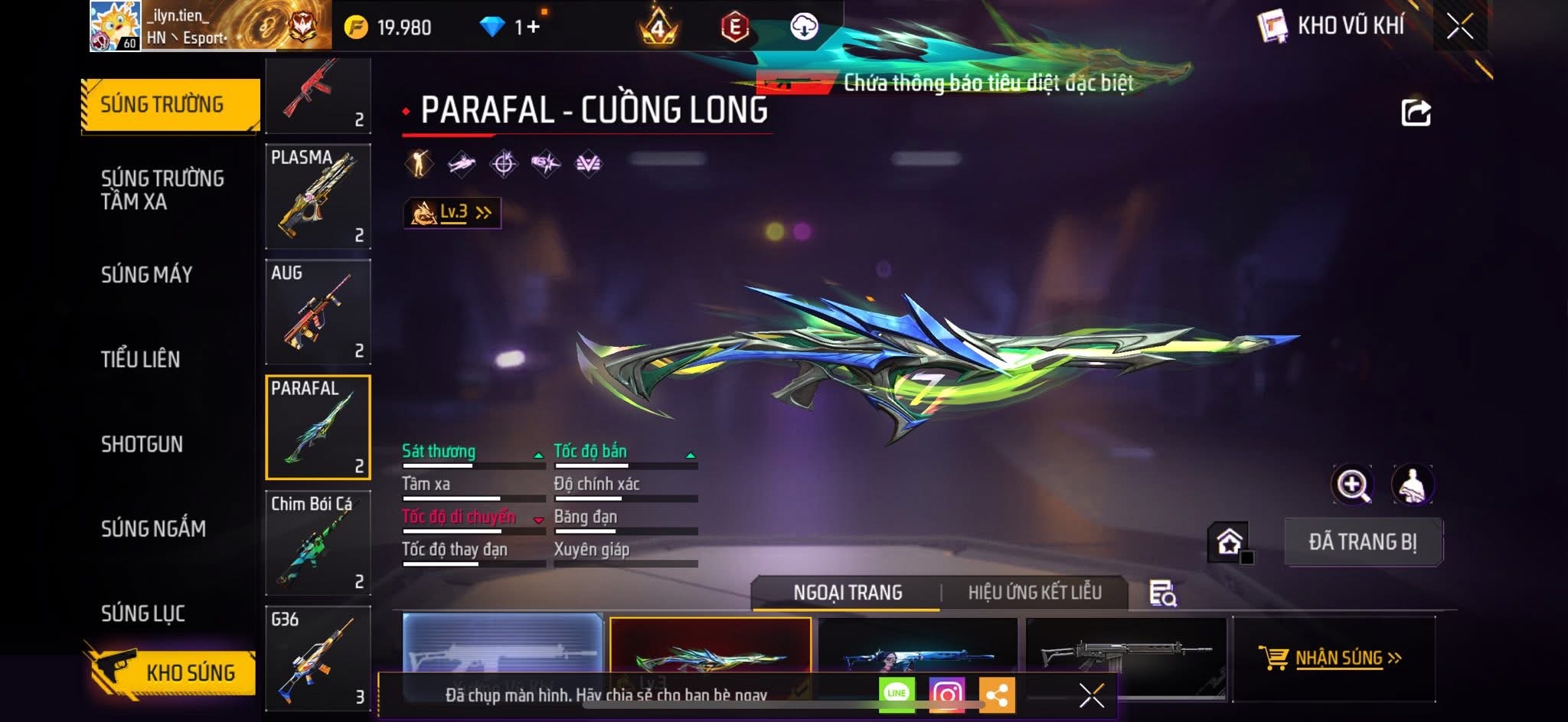The image size is (1568, 722).
Task: Switch to SÚNG TRƯỜNG TẦM XA category
Action: point(162,190)
